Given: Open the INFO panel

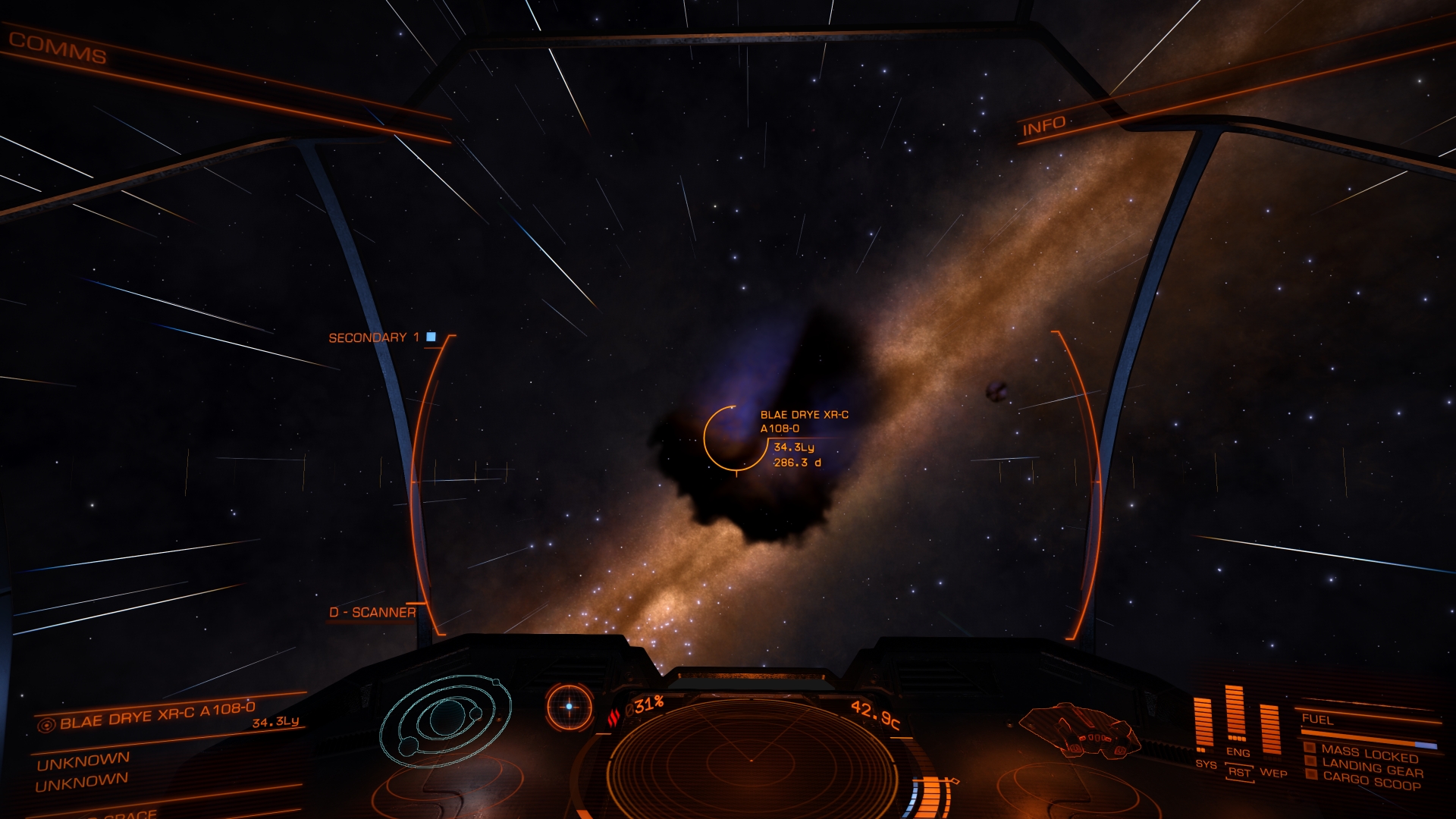Looking at the screenshot, I should click(1043, 127).
